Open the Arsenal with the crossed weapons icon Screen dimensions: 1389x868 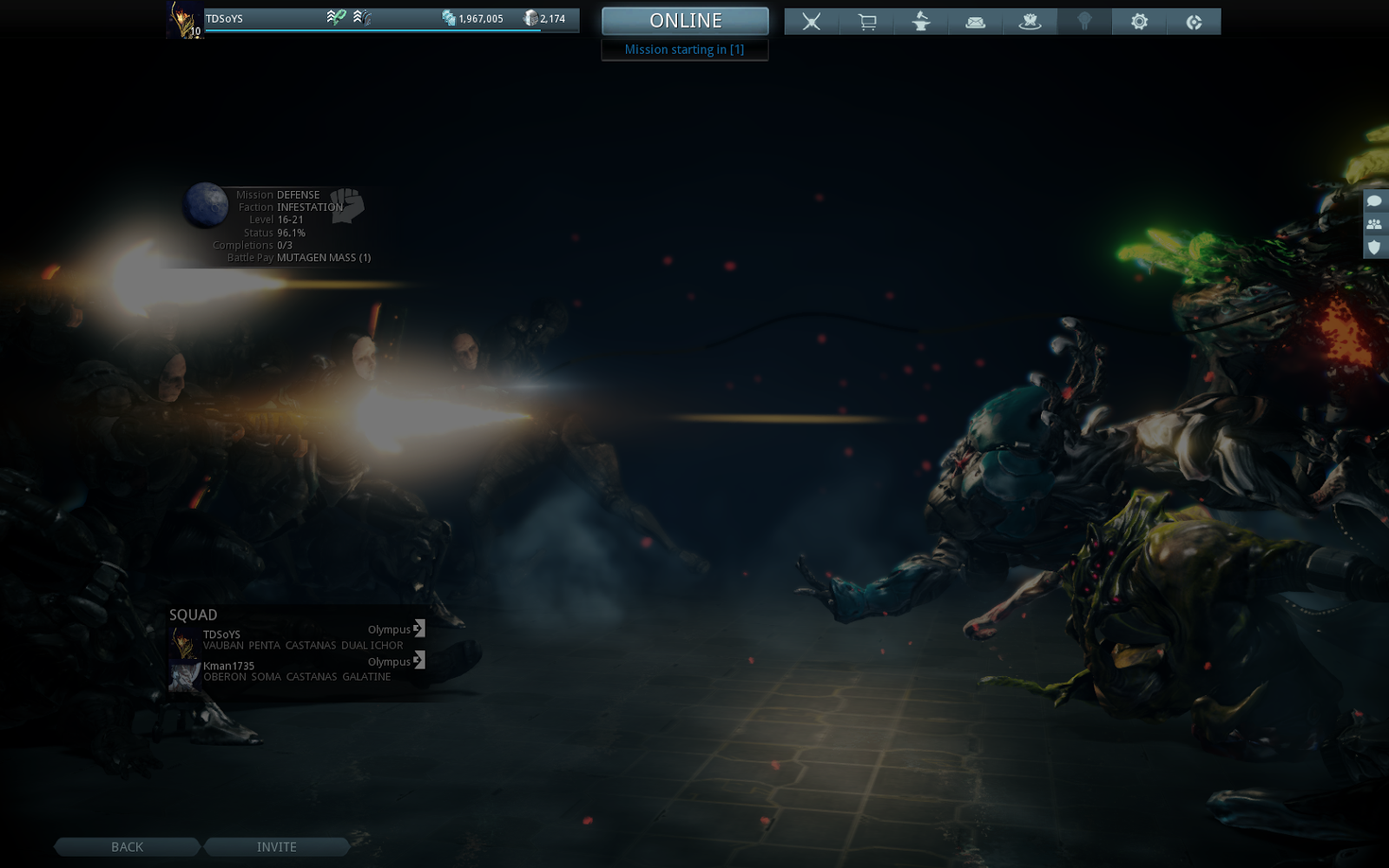812,22
